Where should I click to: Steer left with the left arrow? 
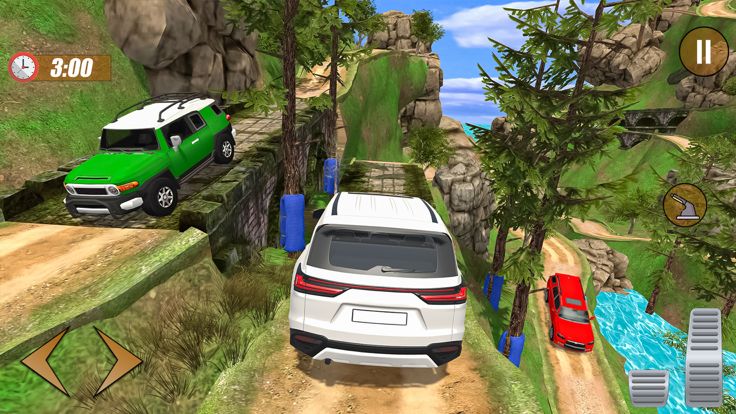tap(45, 361)
